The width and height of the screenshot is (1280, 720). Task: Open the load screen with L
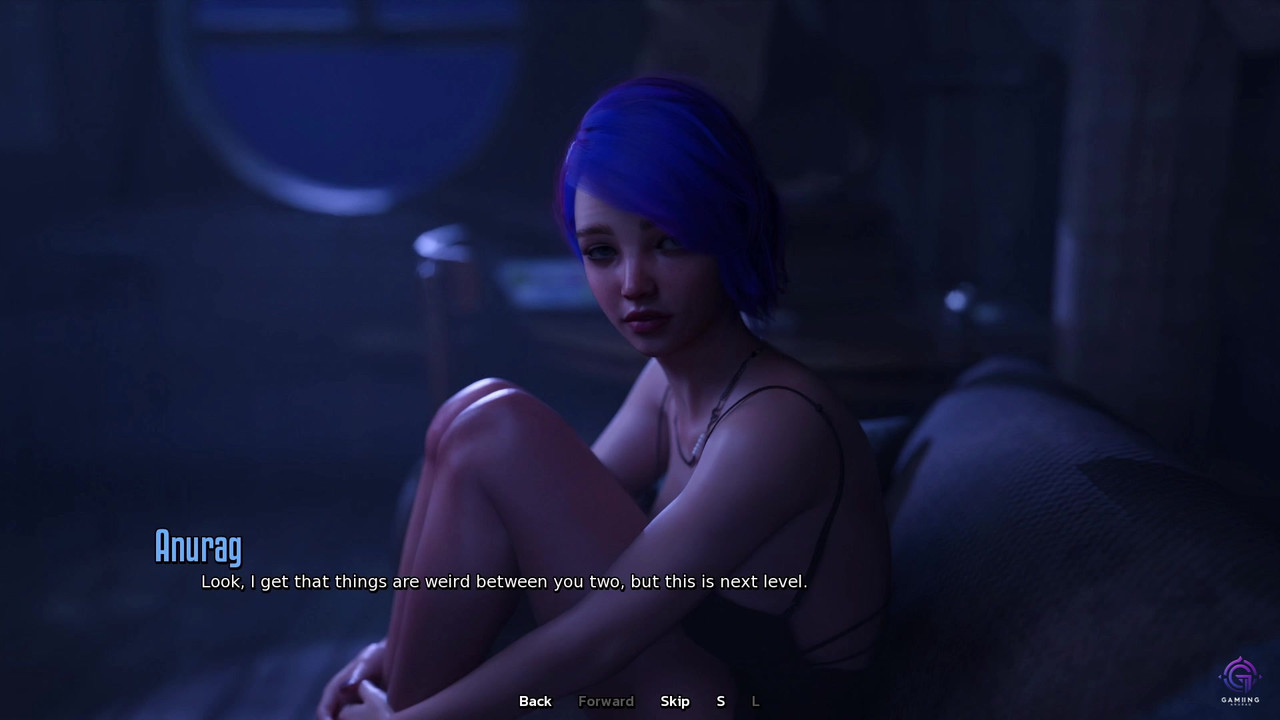coord(755,701)
